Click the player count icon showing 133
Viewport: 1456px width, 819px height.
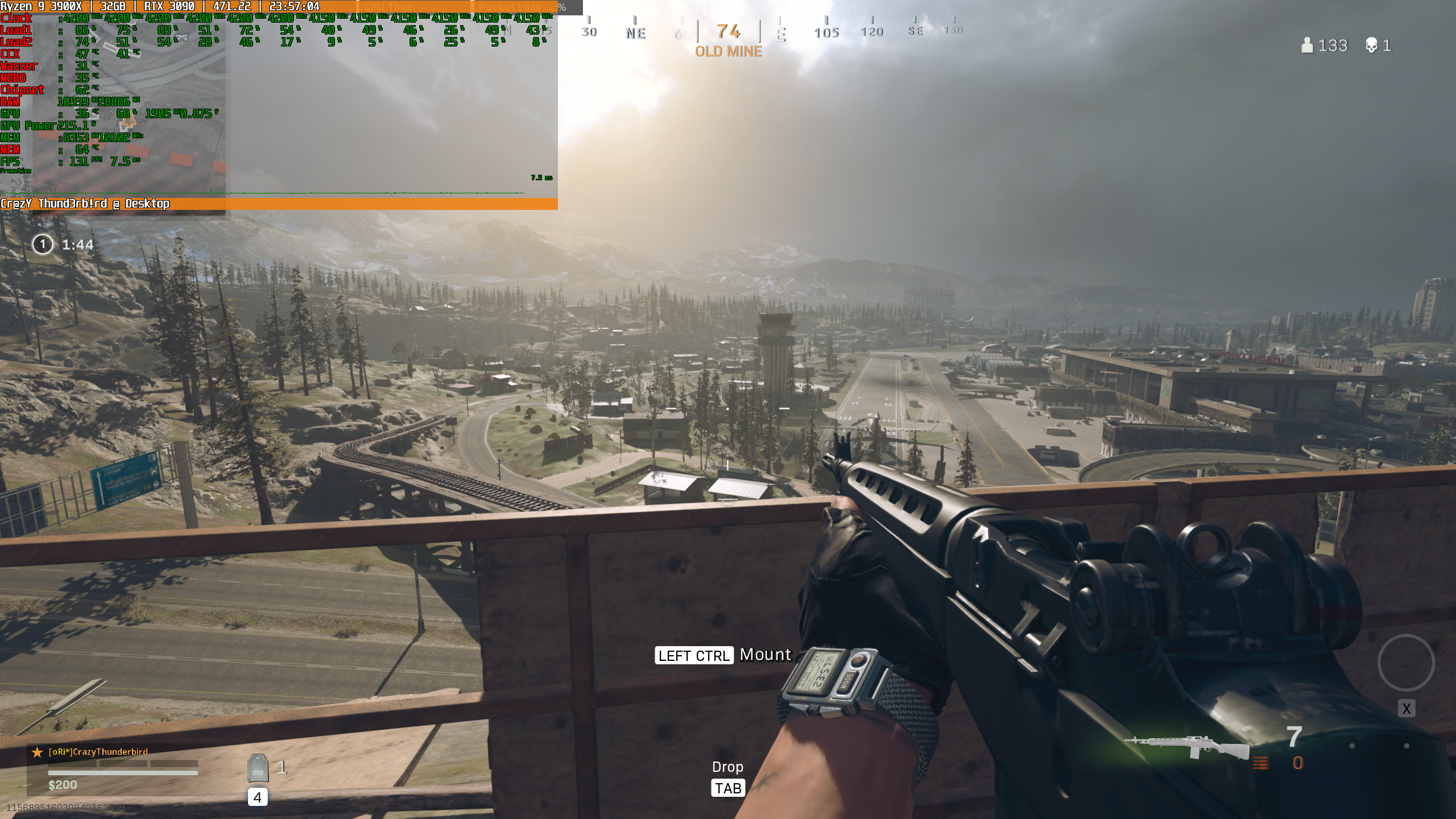pyautogui.click(x=1308, y=45)
